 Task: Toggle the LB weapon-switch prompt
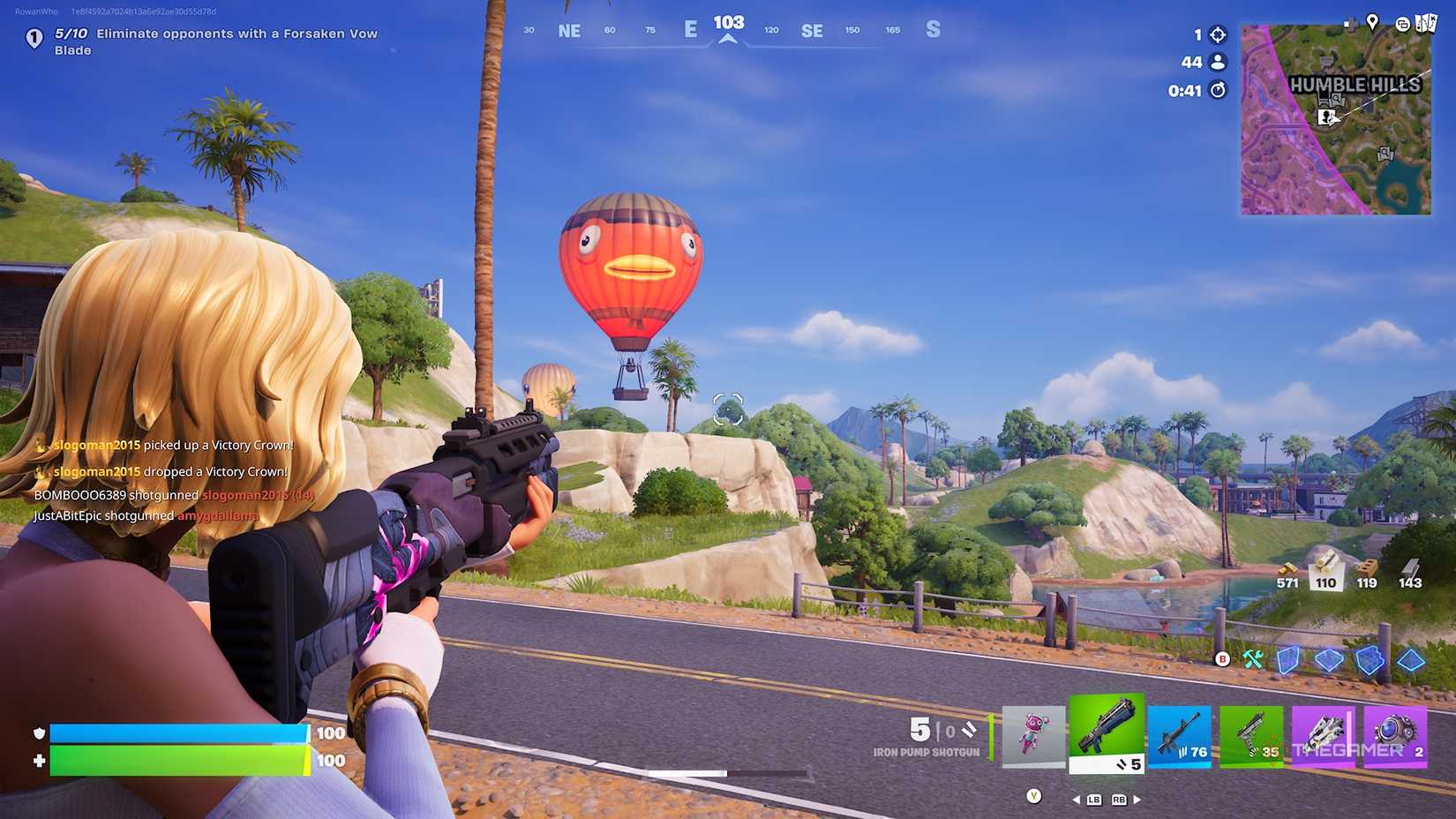(1093, 799)
